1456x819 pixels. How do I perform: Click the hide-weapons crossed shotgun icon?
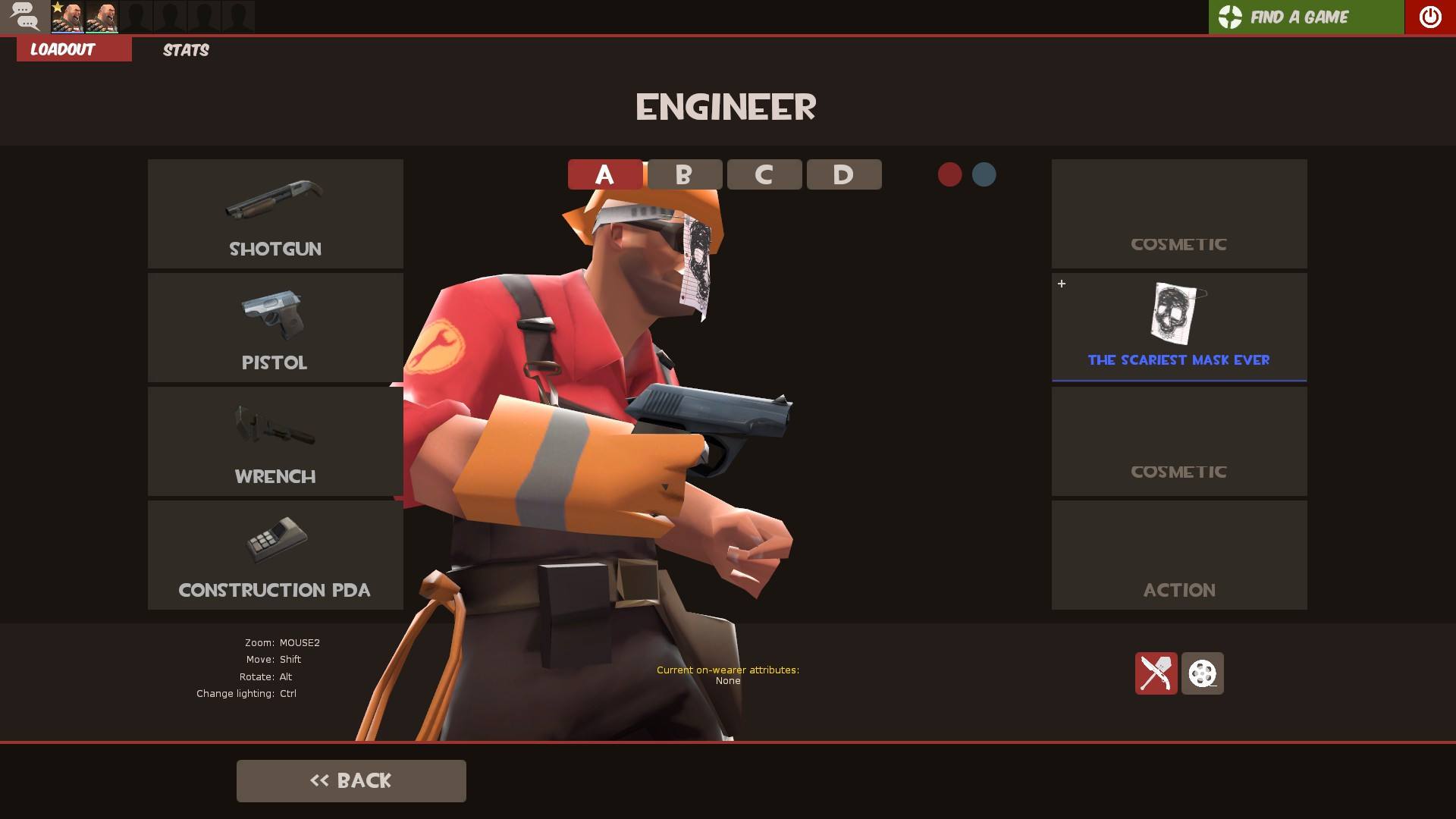tap(1156, 673)
